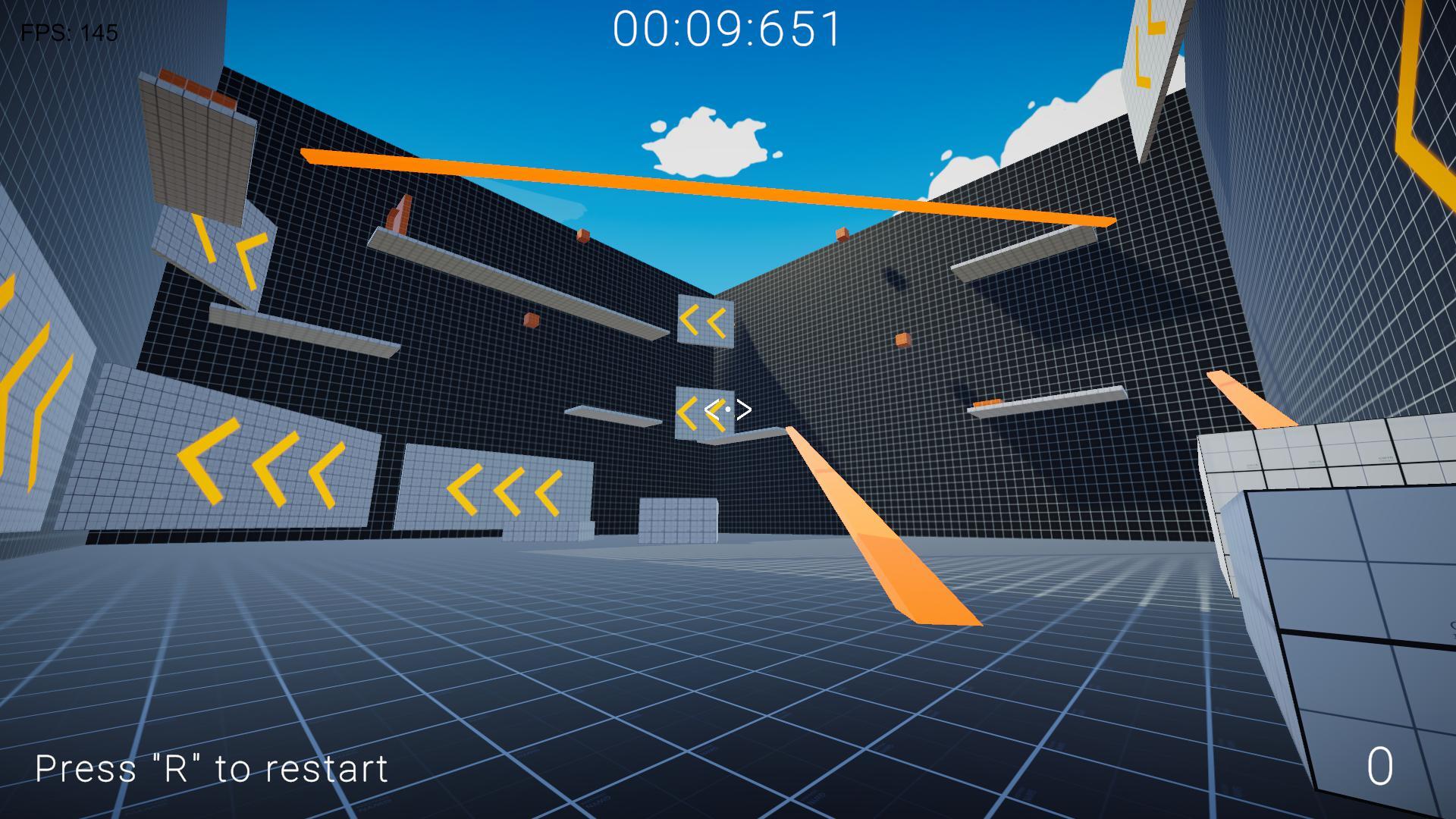Click the crosshair reticle in screen center
The image size is (1456, 819).
[x=728, y=408]
